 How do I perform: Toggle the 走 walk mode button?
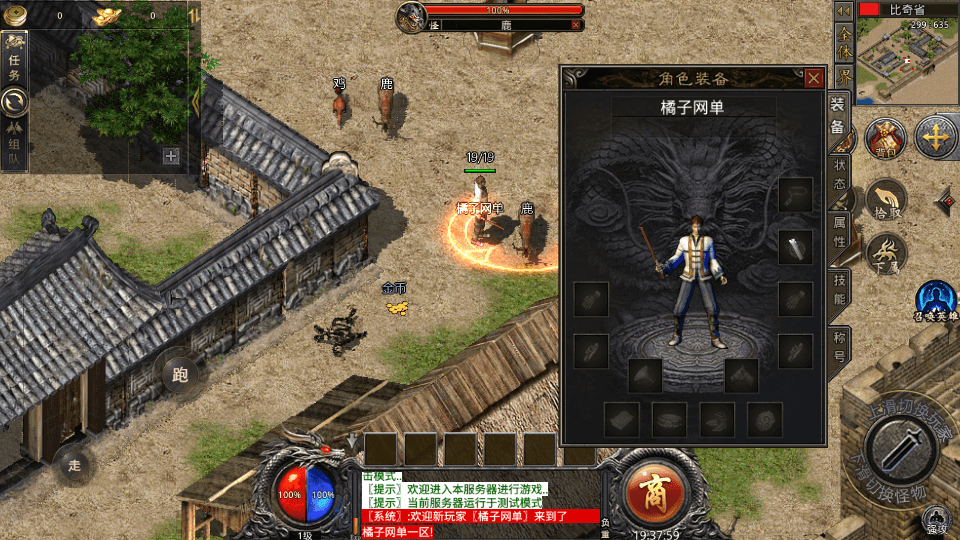75,465
